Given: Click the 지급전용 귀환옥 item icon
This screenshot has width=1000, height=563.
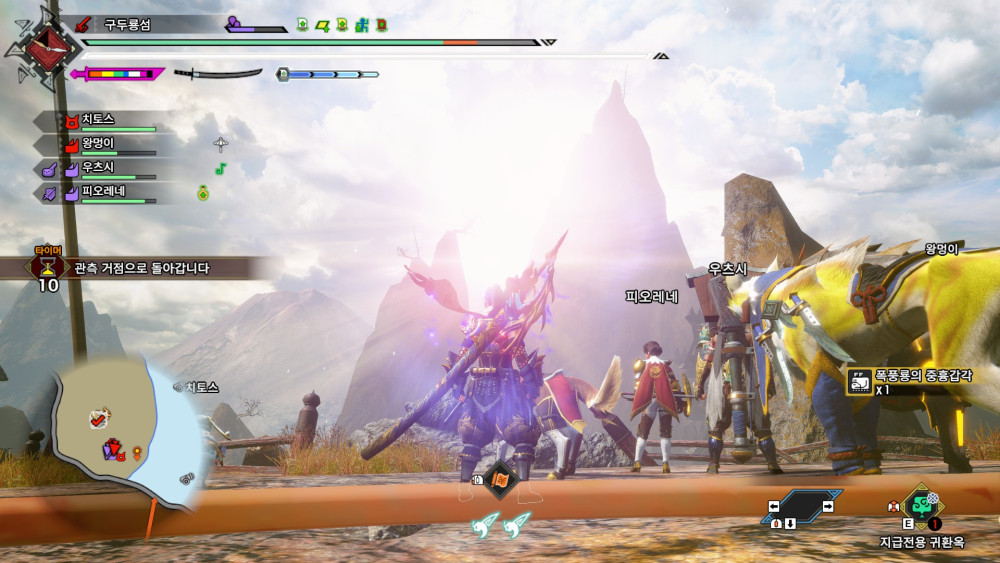Looking at the screenshot, I should 919,506.
